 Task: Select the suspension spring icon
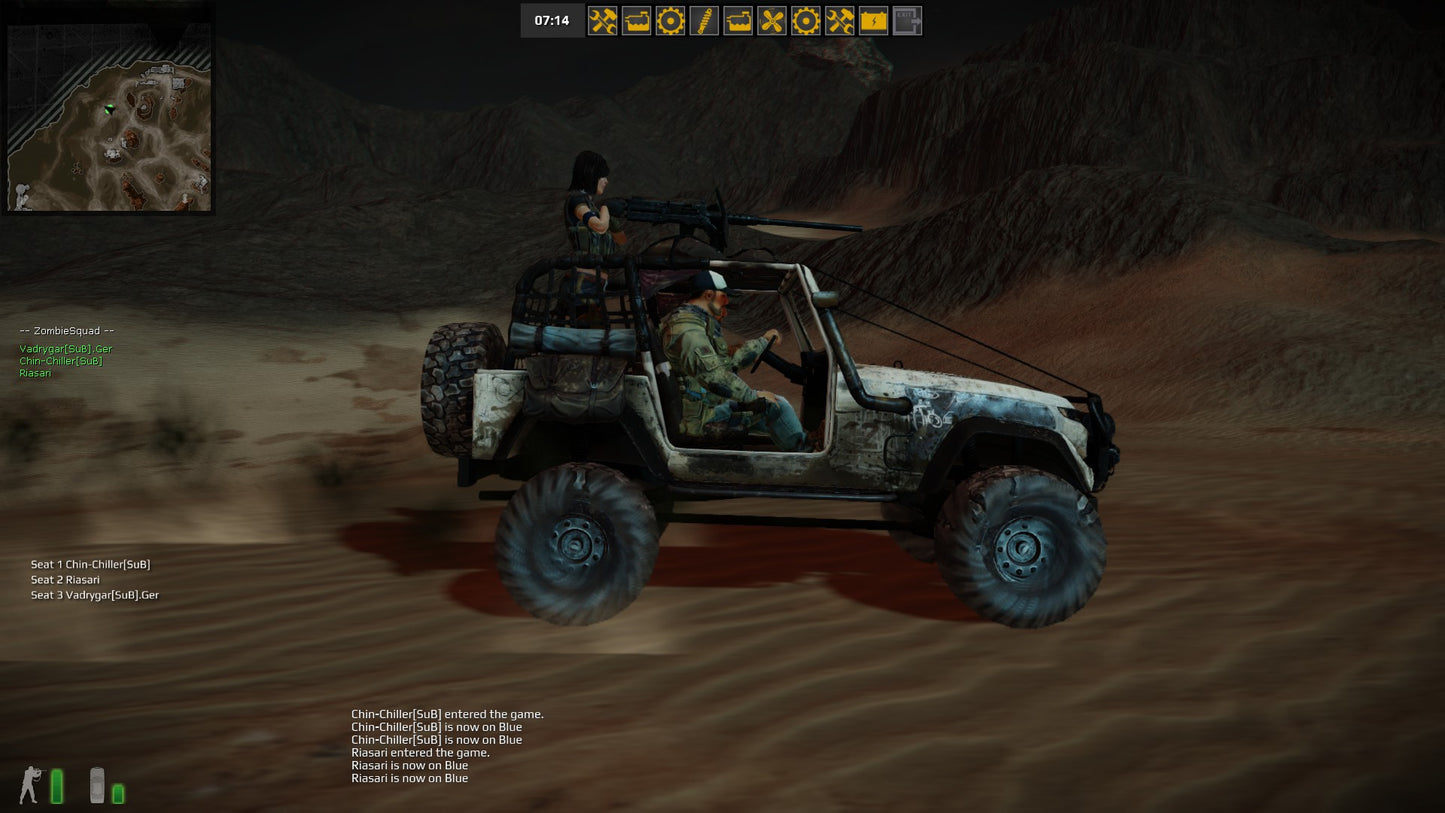pos(704,21)
